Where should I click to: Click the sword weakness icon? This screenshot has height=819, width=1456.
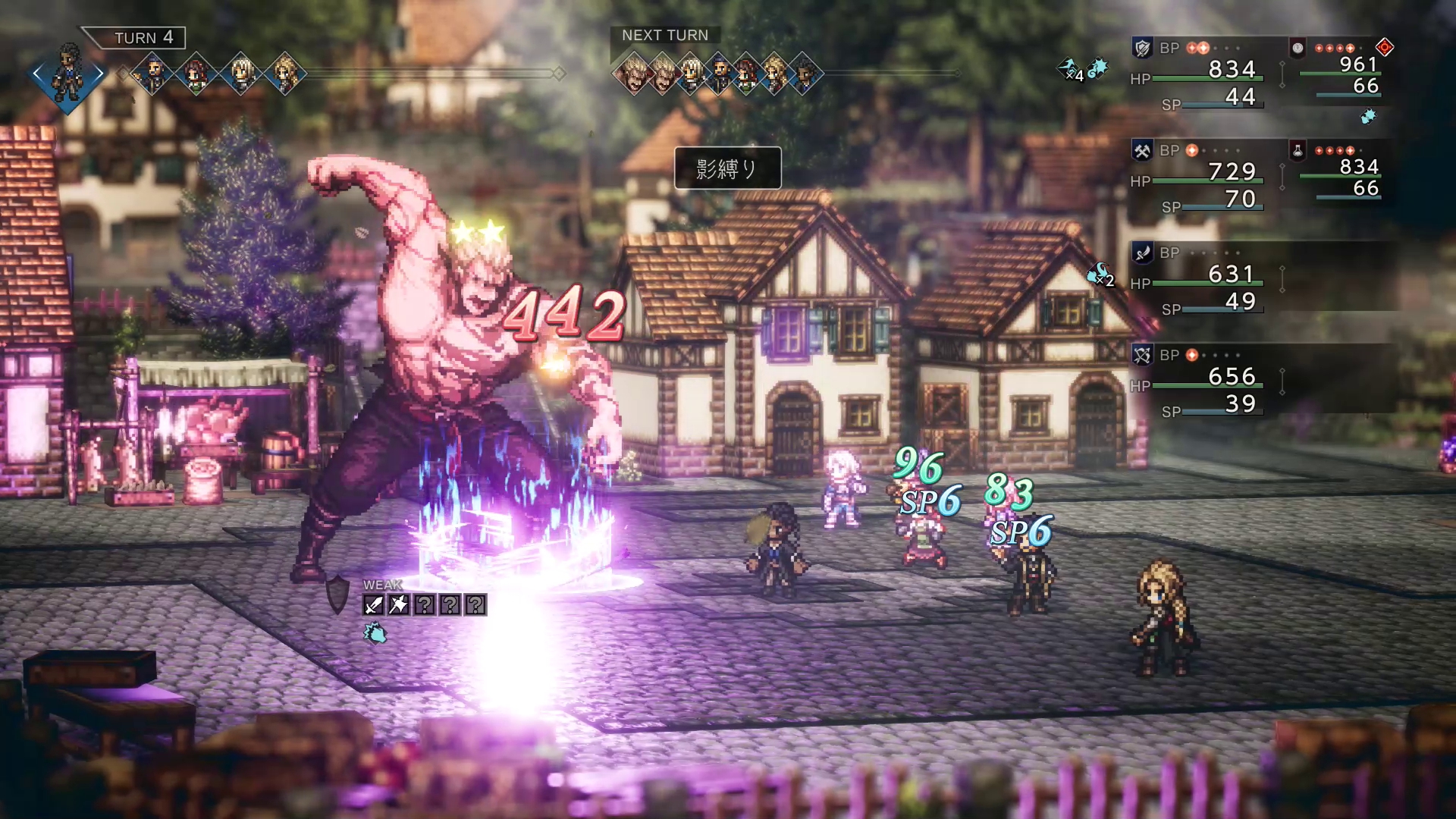pyautogui.click(x=374, y=604)
